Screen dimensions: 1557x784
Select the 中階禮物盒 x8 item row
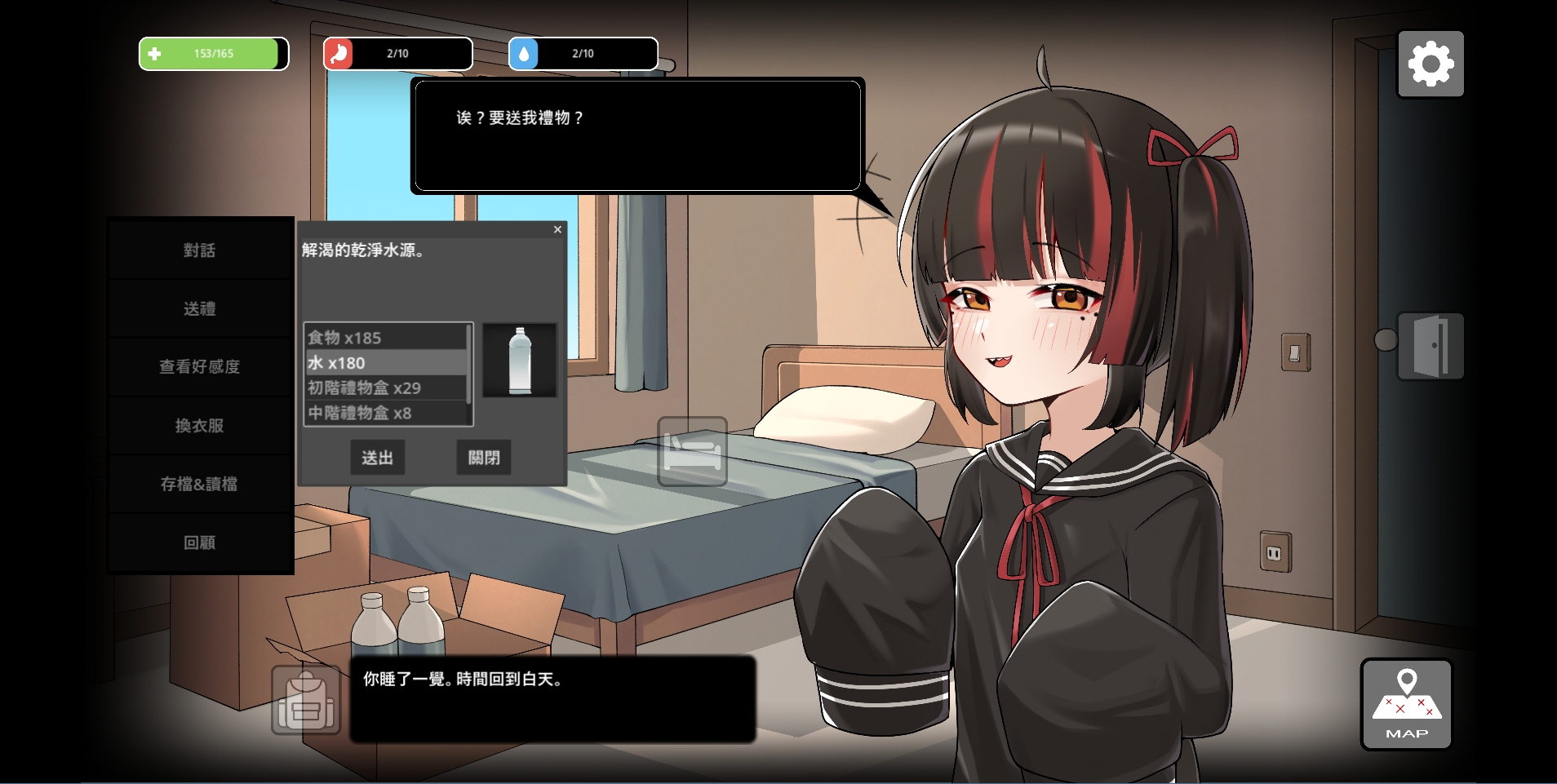(x=385, y=414)
